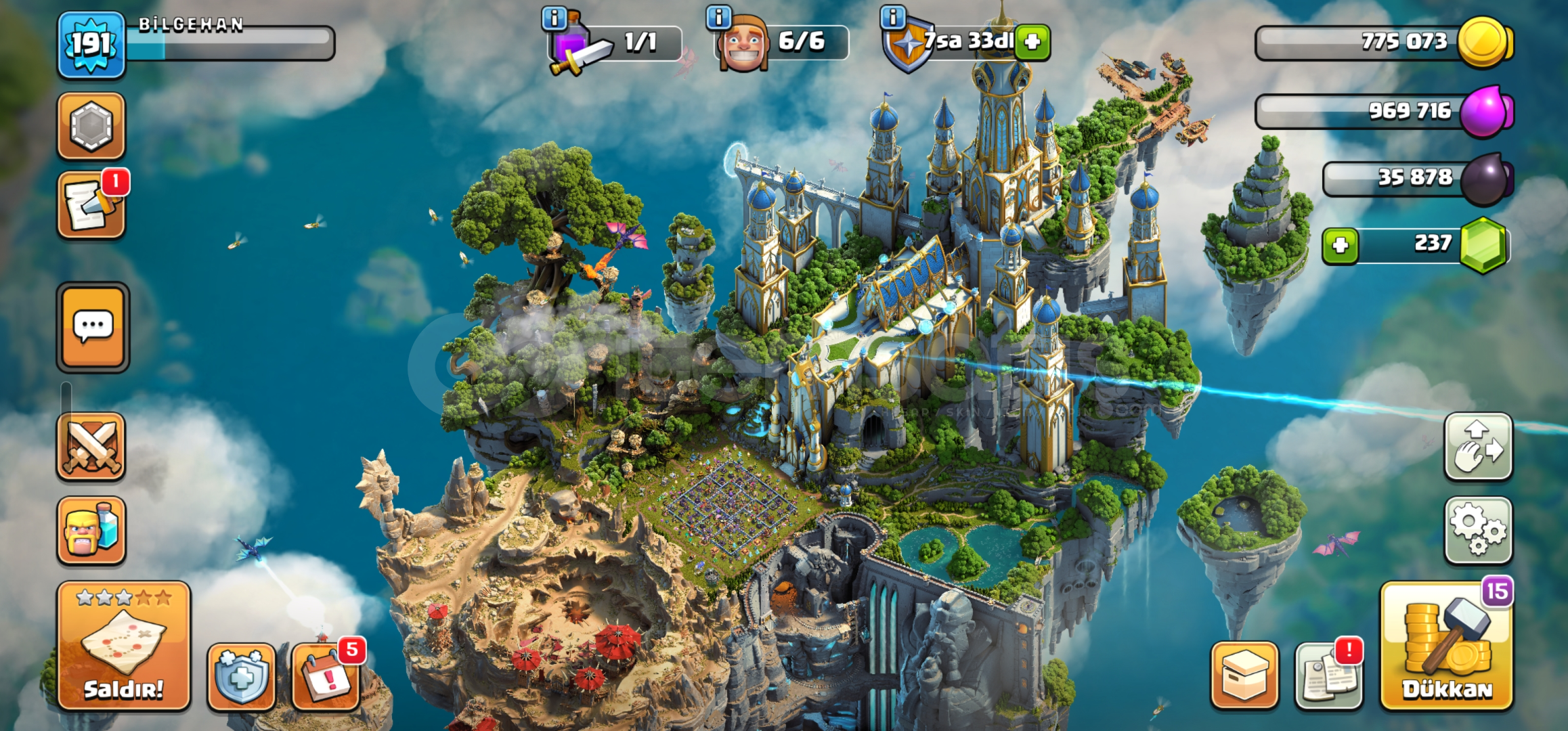Show info for the 1/1 laboratory slot

(554, 18)
